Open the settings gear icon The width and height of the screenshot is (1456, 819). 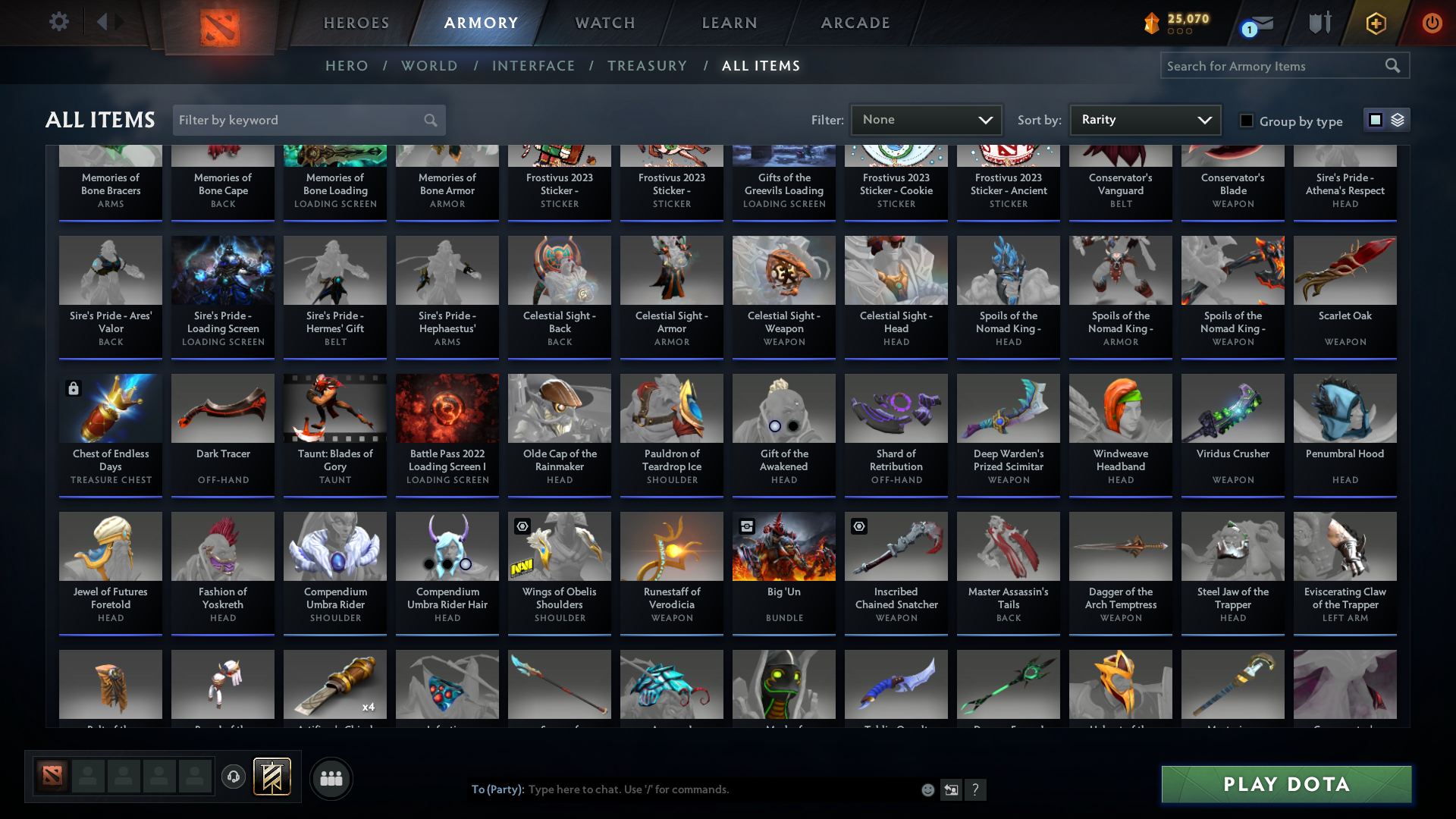[59, 22]
